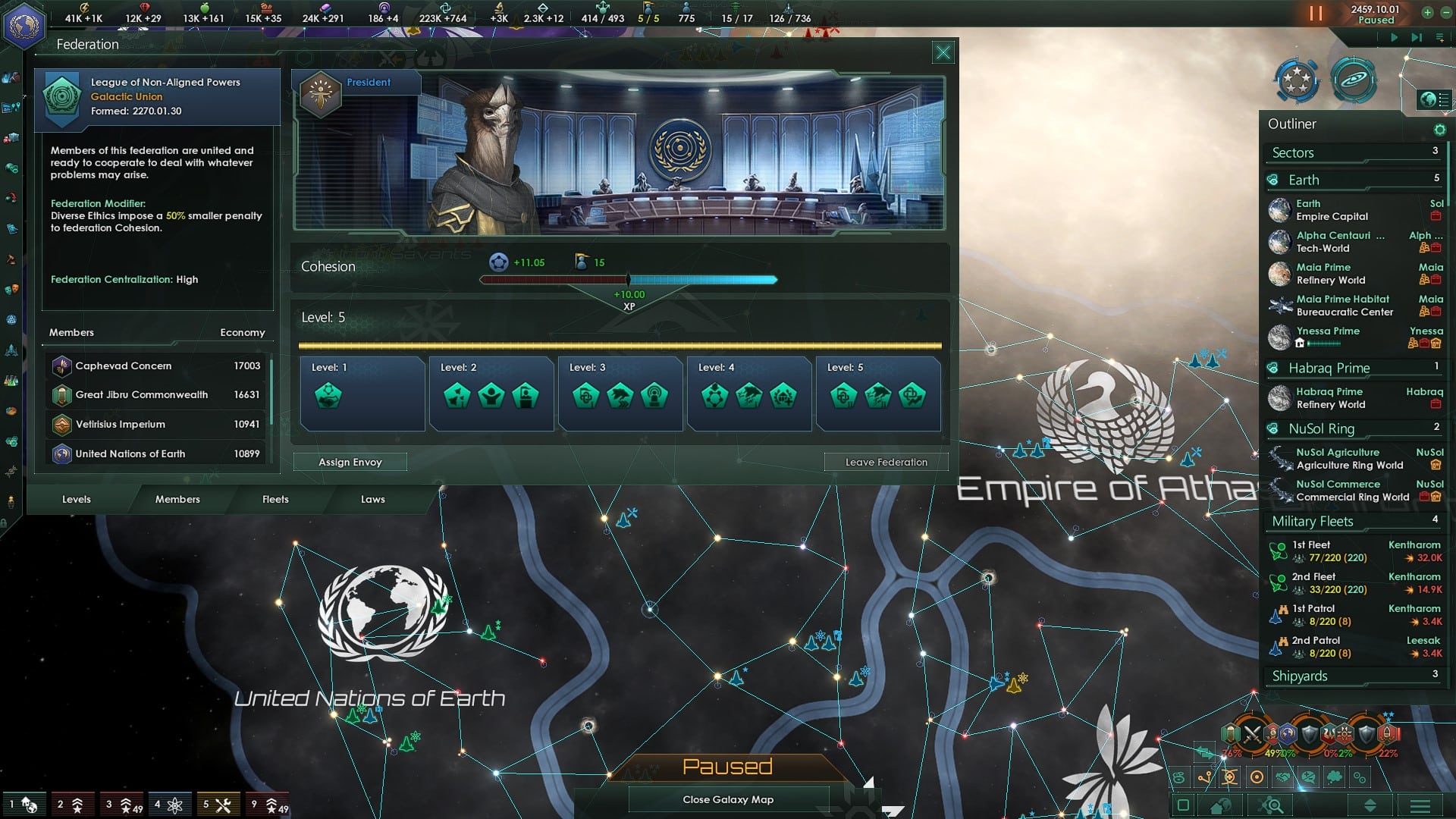Image resolution: width=1456 pixels, height=819 pixels.
Task: Click the Assign Envoy button
Action: pyautogui.click(x=350, y=462)
